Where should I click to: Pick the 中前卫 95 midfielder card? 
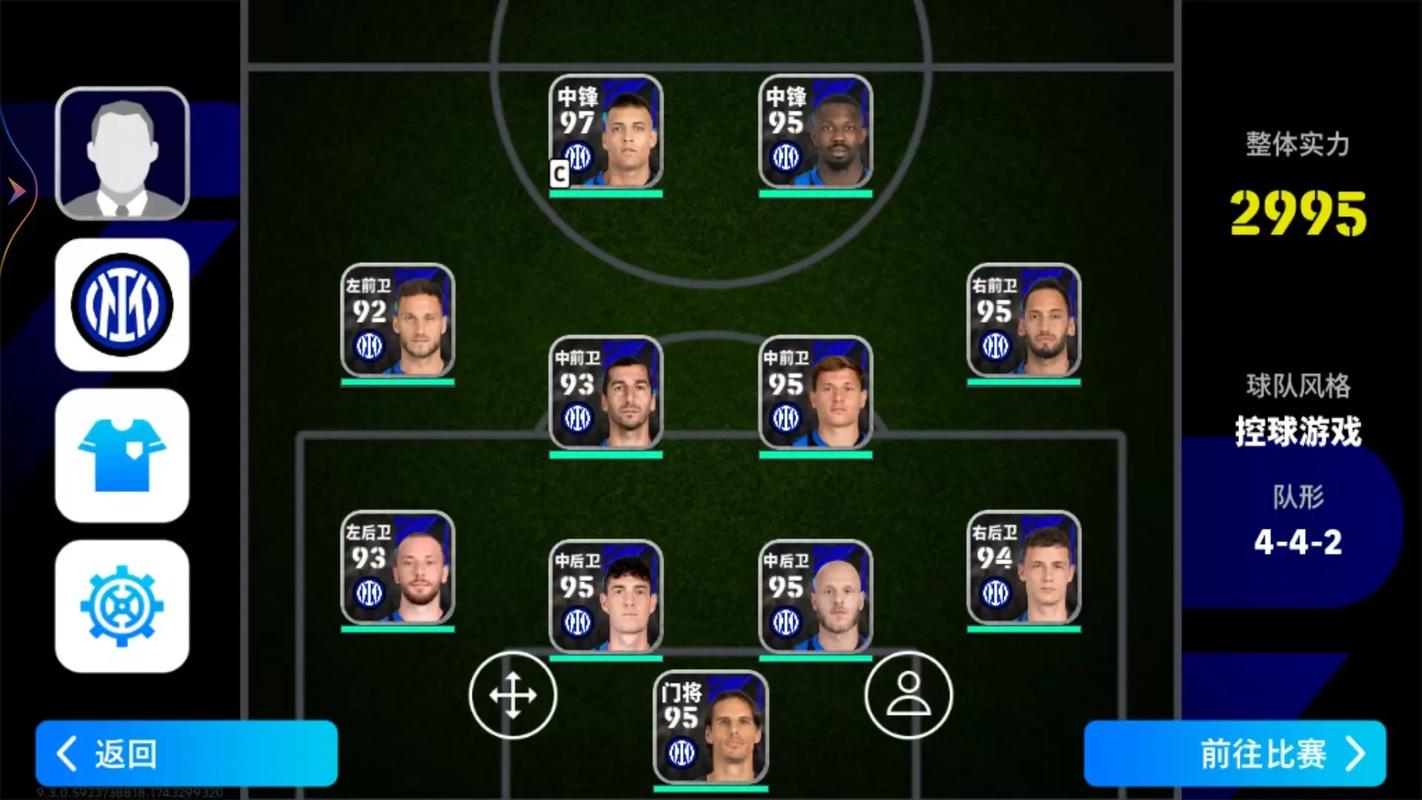[x=815, y=392]
